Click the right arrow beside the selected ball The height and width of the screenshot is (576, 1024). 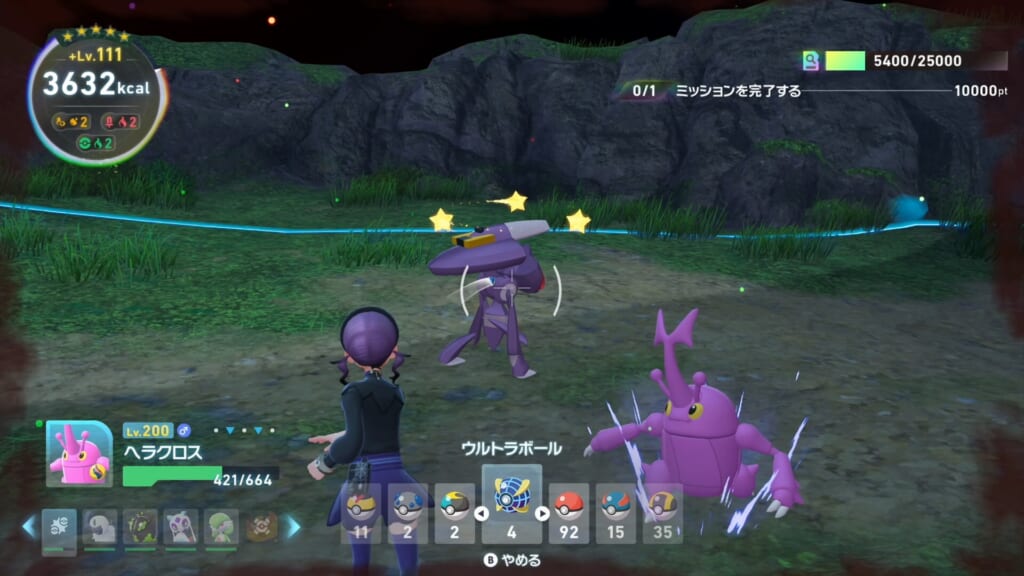pyautogui.click(x=543, y=514)
